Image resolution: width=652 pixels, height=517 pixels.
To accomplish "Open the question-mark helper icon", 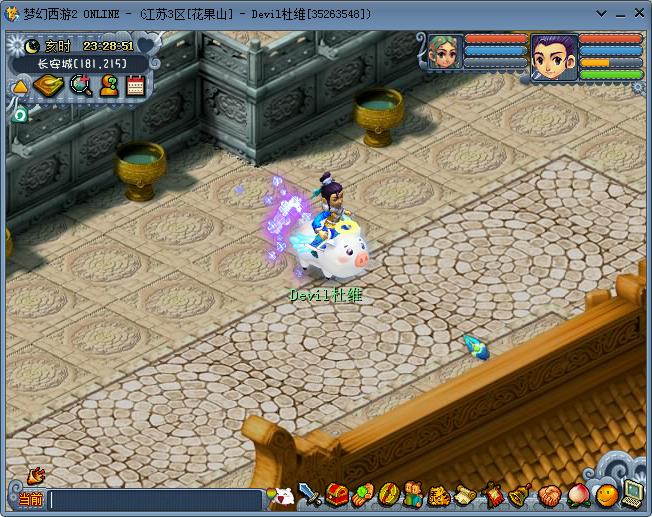I will coord(108,86).
